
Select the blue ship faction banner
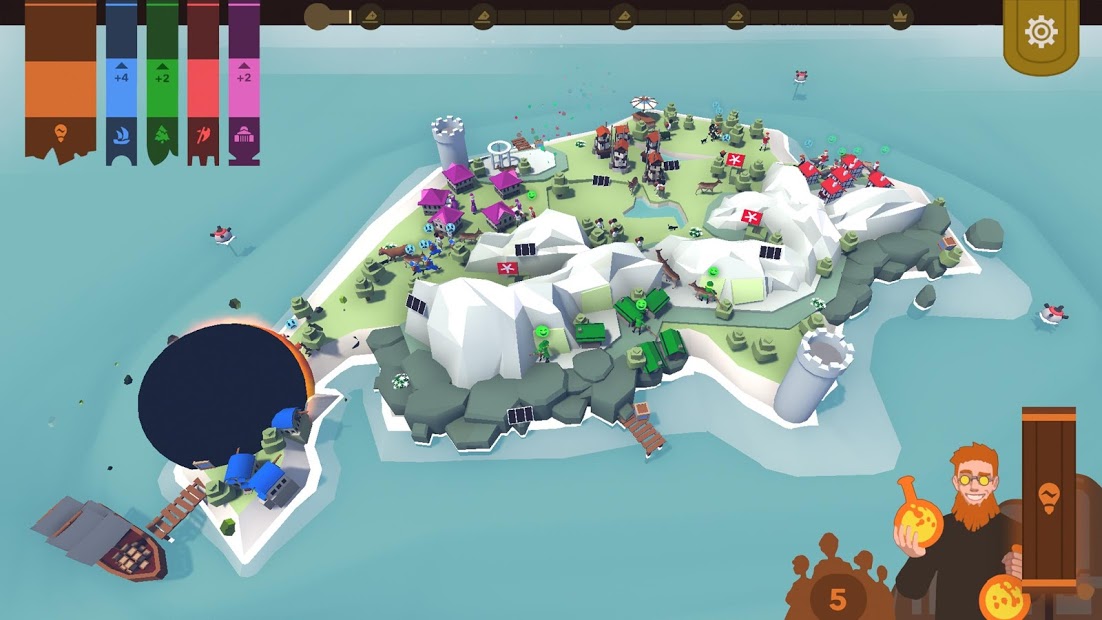[x=121, y=82]
